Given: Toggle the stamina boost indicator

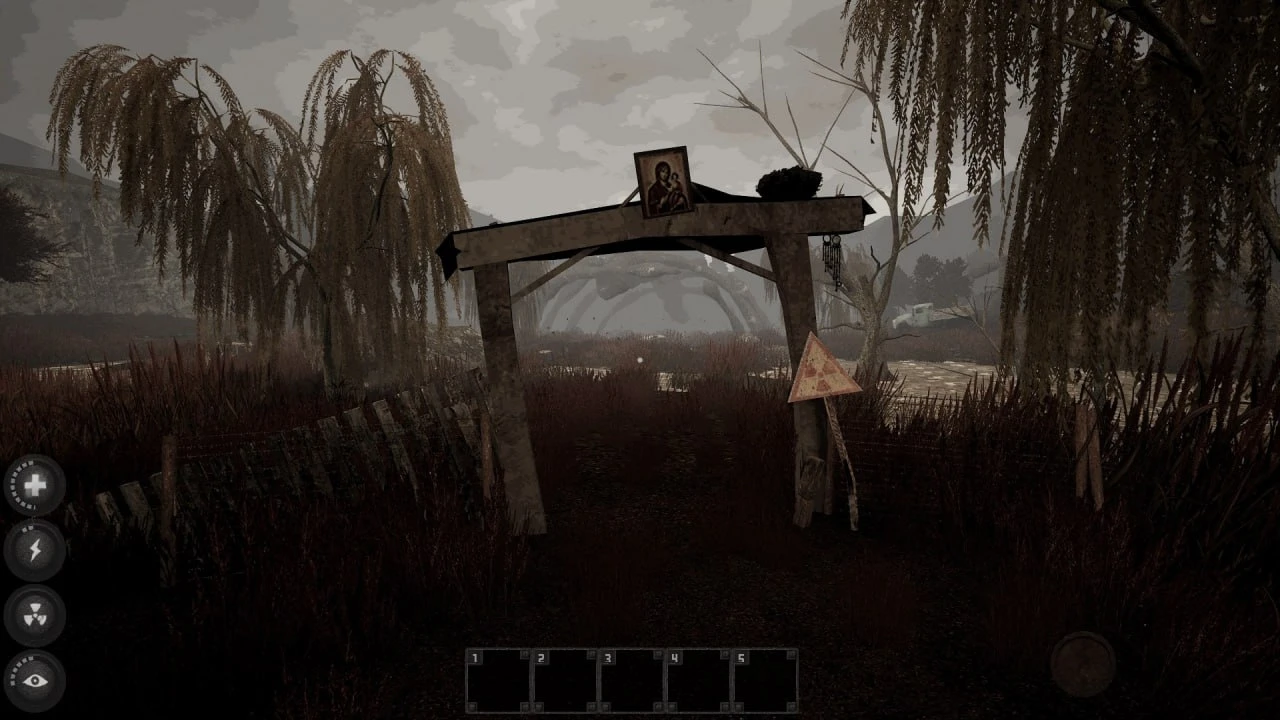Looking at the screenshot, I should coord(36,548).
